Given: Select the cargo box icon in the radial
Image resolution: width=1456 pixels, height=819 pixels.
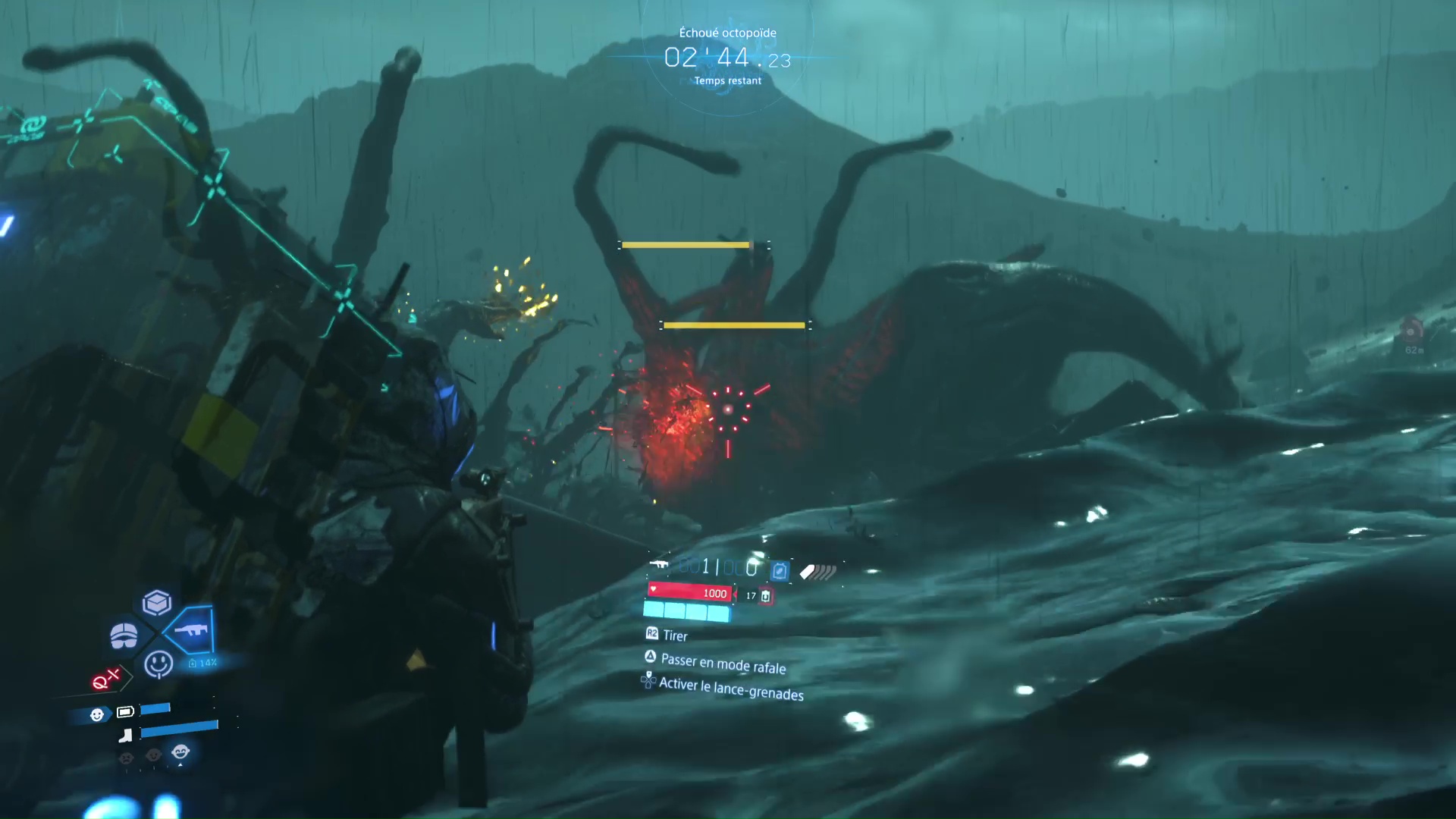Looking at the screenshot, I should click(157, 603).
